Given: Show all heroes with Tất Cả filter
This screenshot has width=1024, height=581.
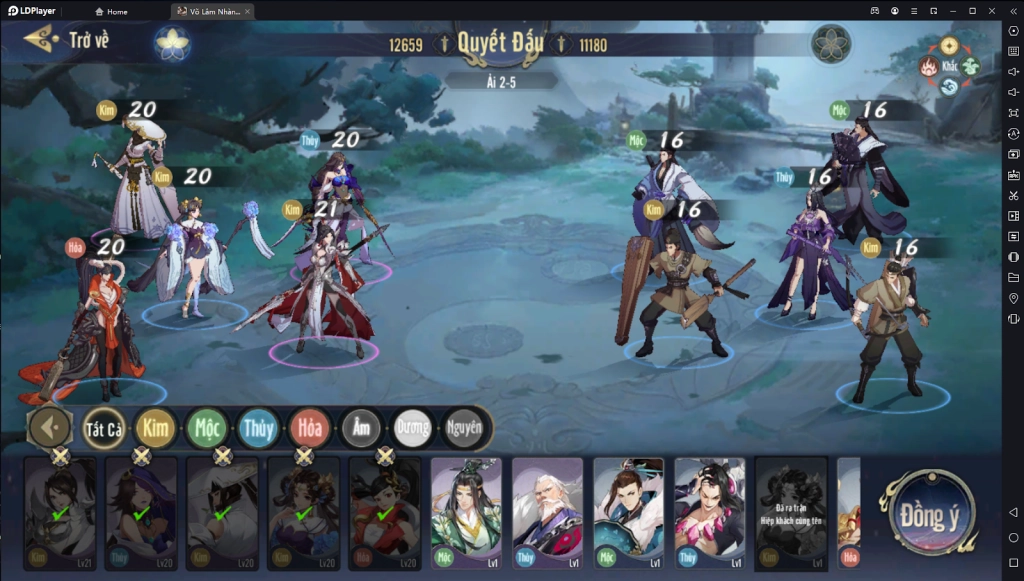Looking at the screenshot, I should click(x=104, y=428).
